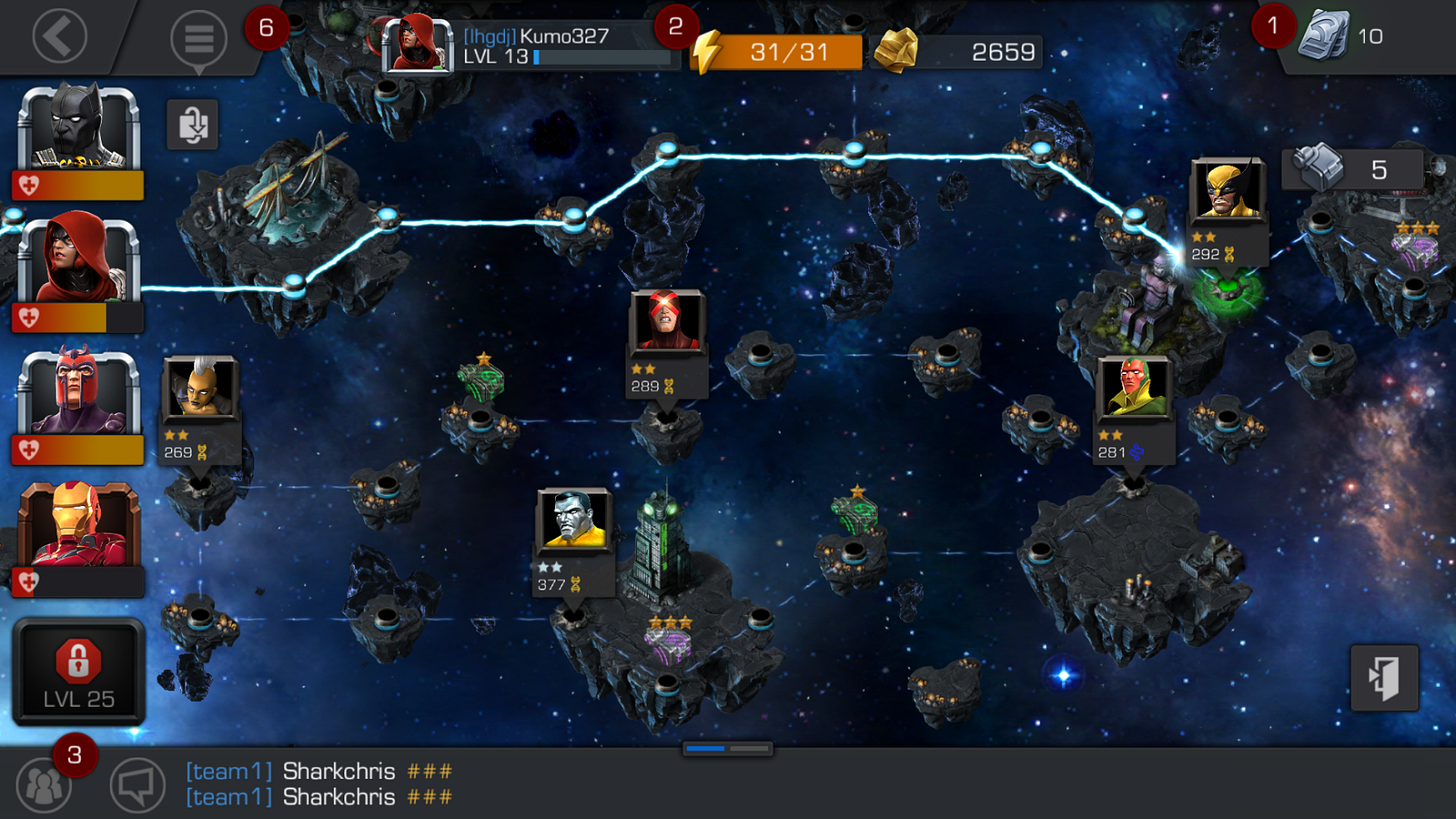
Task: Open the main hamburger menu
Action: pos(198,39)
